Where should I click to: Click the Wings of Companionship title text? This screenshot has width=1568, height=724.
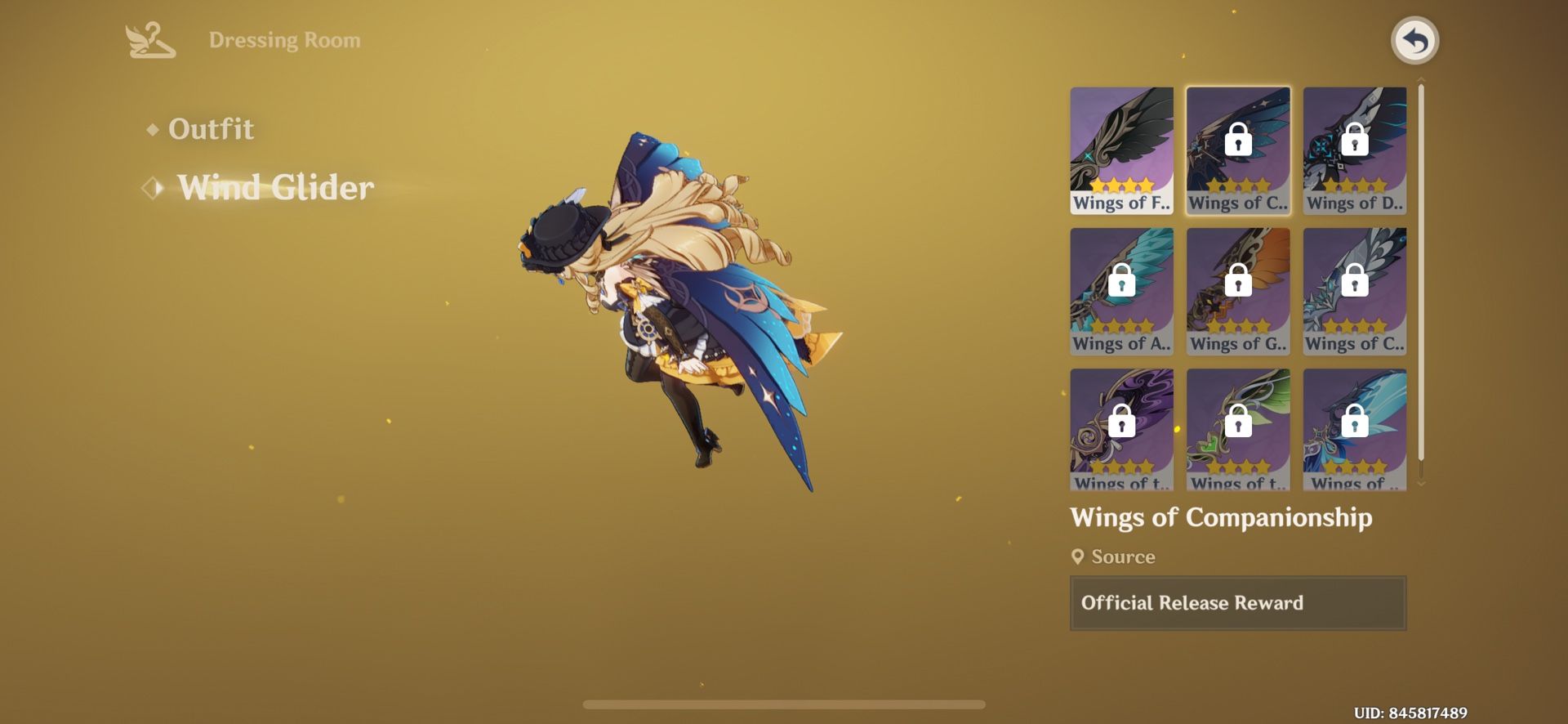point(1223,518)
